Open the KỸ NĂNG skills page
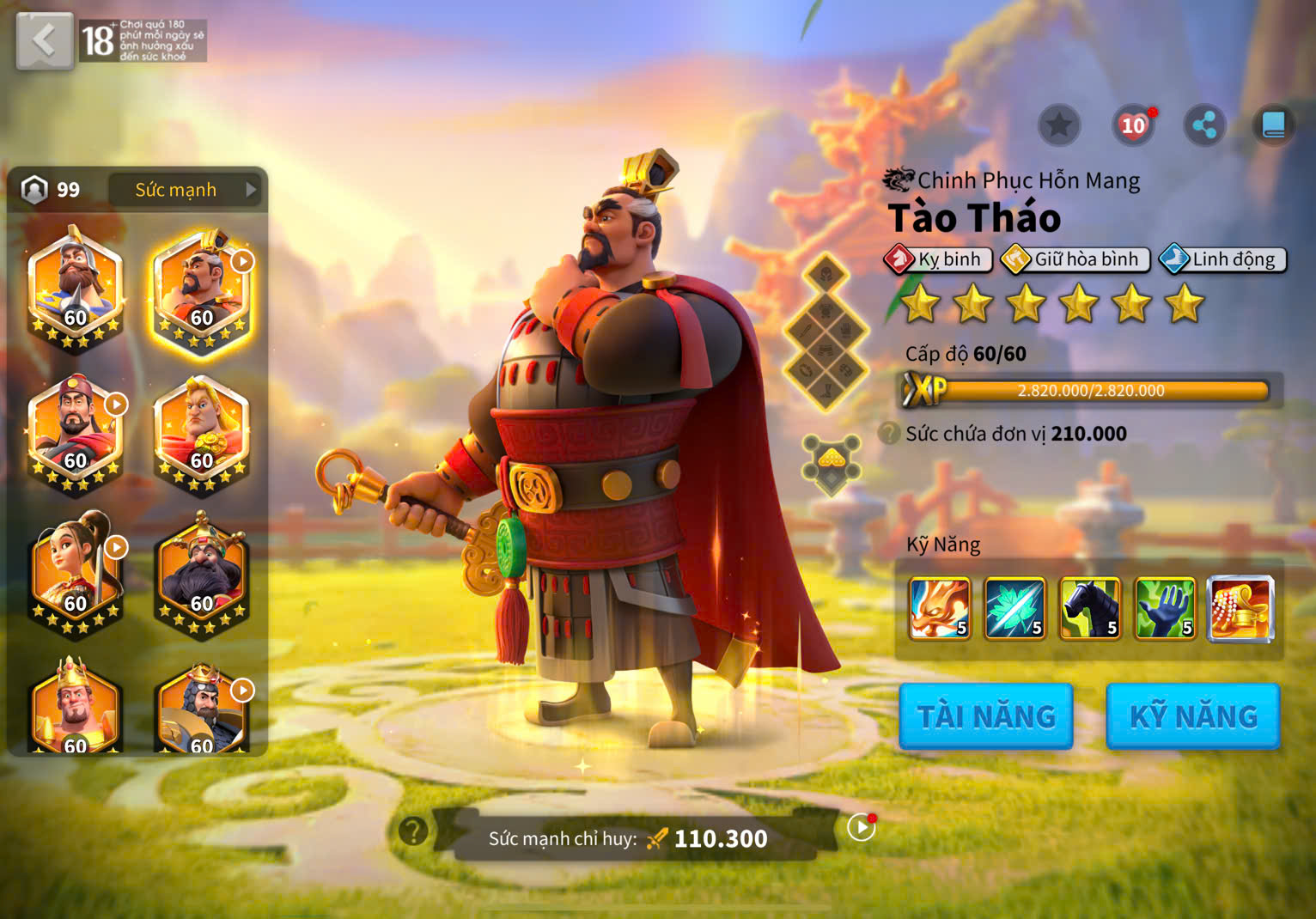 [1192, 716]
